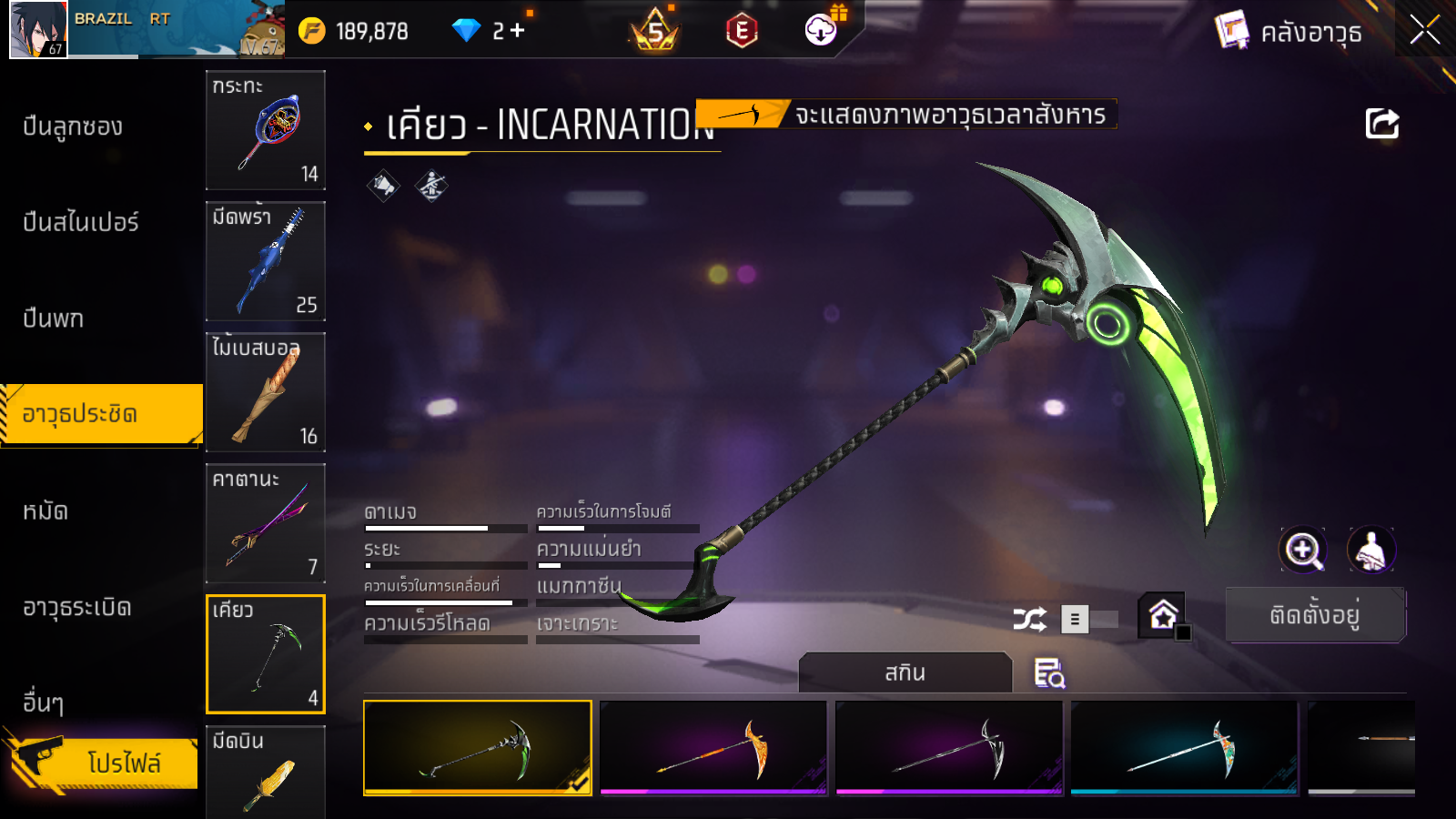This screenshot has height=819, width=1456.
Task: Select the orange-bladed scythe skin
Action: coord(713,747)
